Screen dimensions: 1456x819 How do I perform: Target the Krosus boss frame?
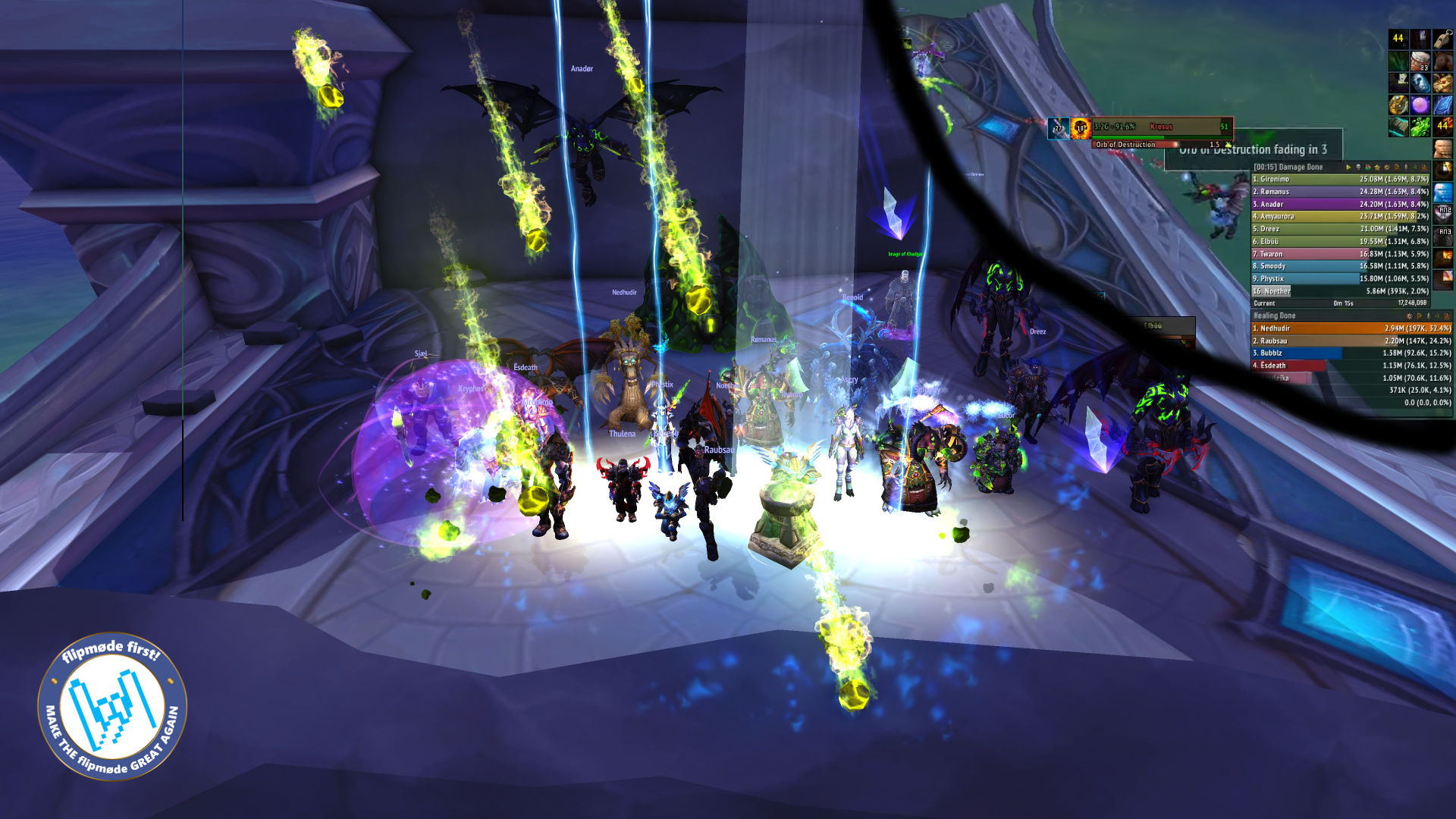[x=1161, y=127]
